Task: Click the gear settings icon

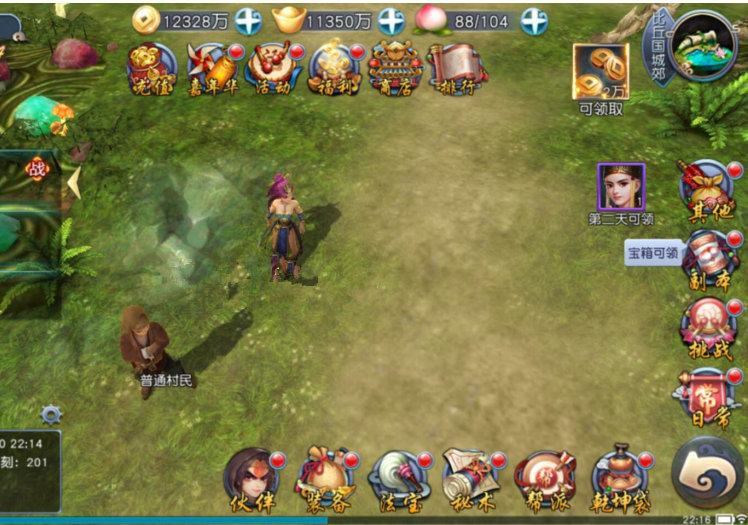Action: tap(51, 414)
